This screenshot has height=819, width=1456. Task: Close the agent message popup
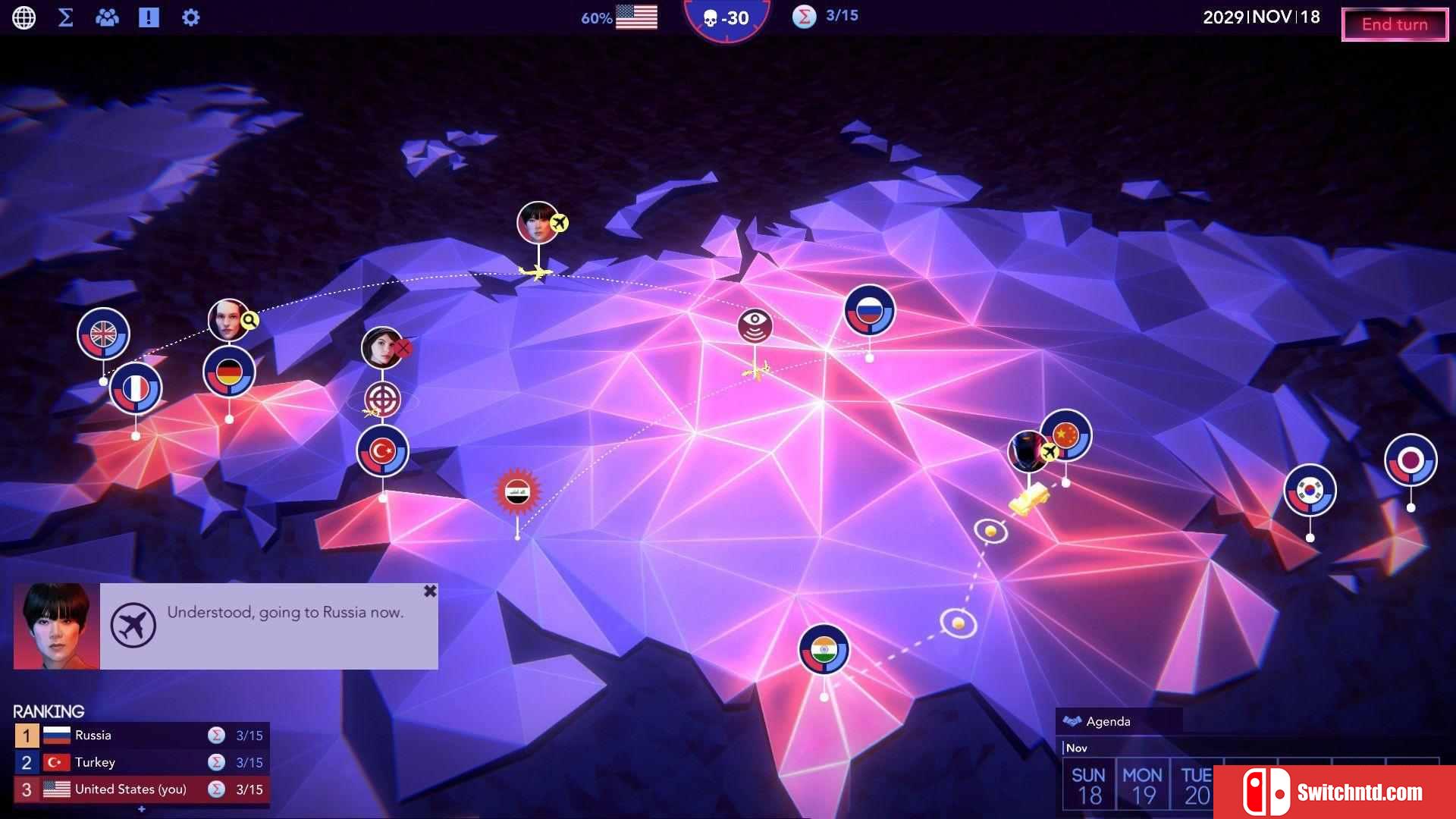click(430, 591)
